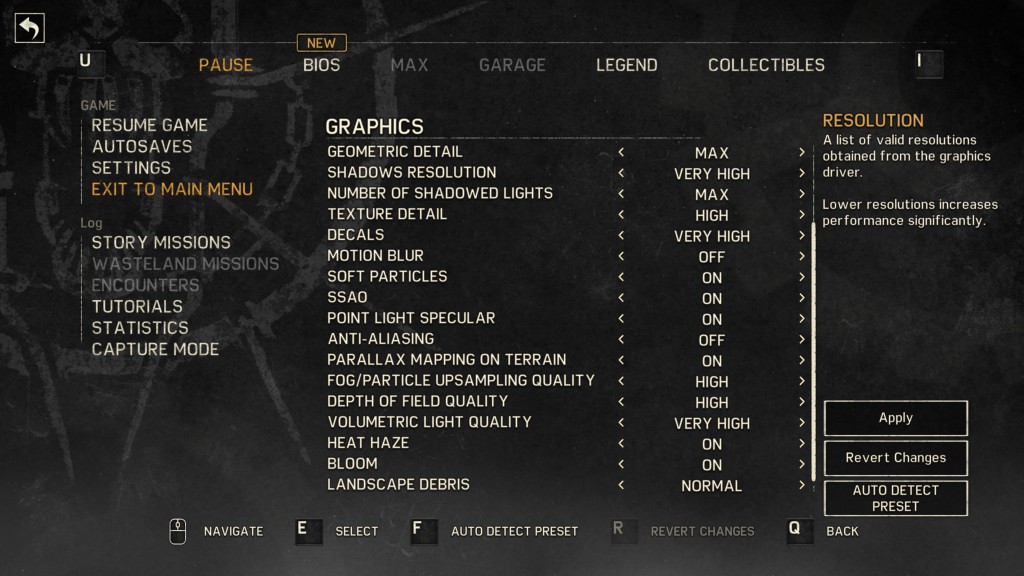
Task: Increase Geometric Detail with right arrow
Action: pos(802,152)
